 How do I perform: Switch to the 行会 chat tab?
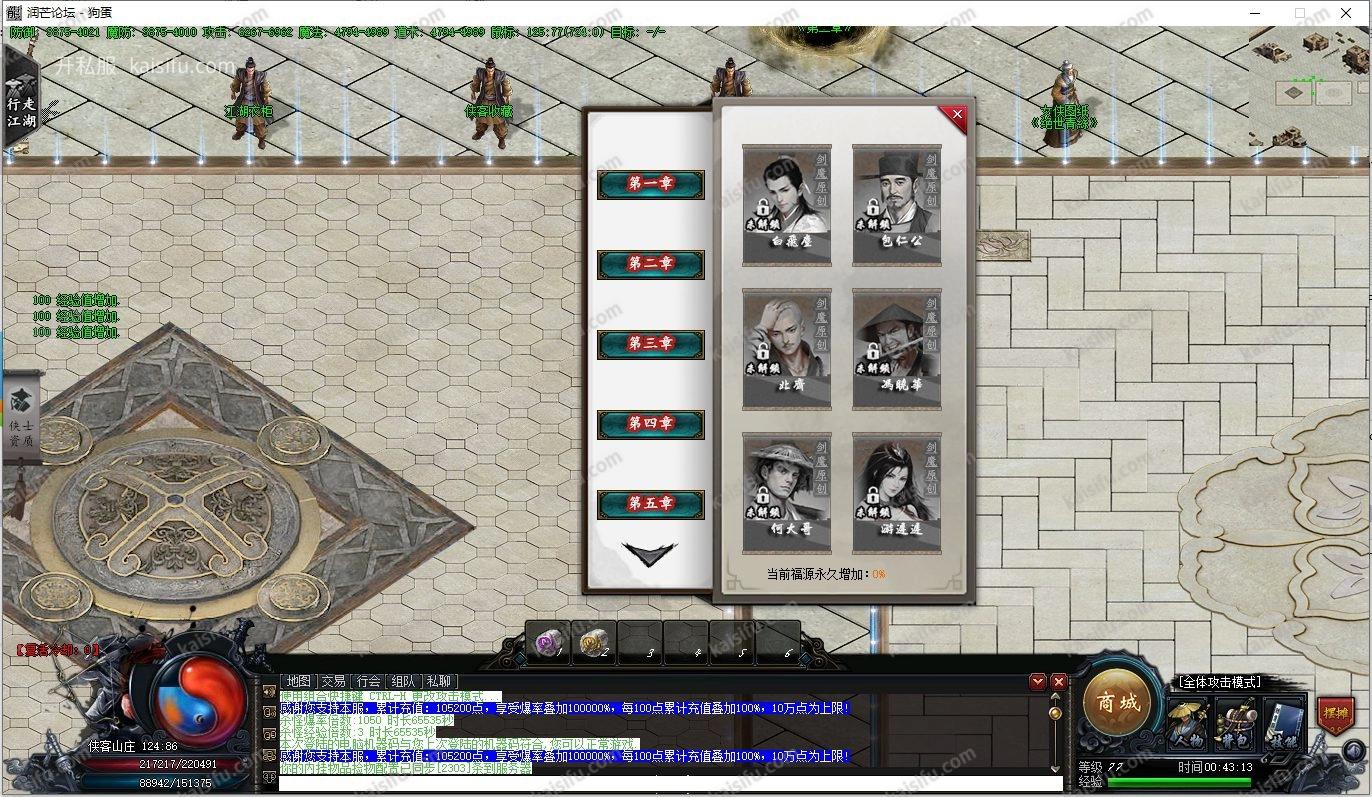click(x=368, y=681)
